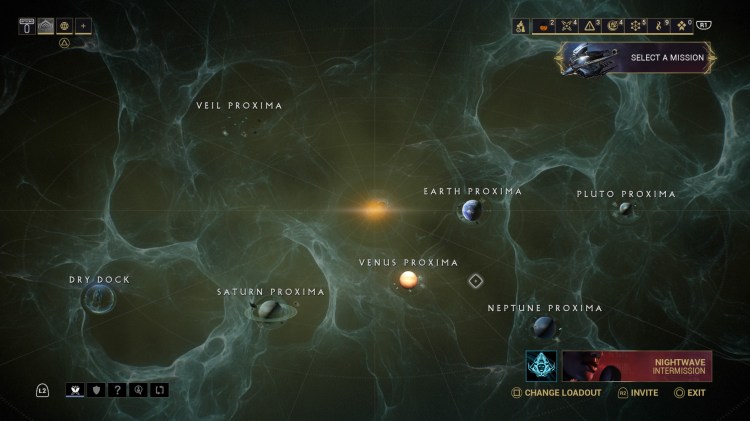Screen dimensions: 750x421
Task: Open Saturn Proxima region
Action: click(268, 310)
